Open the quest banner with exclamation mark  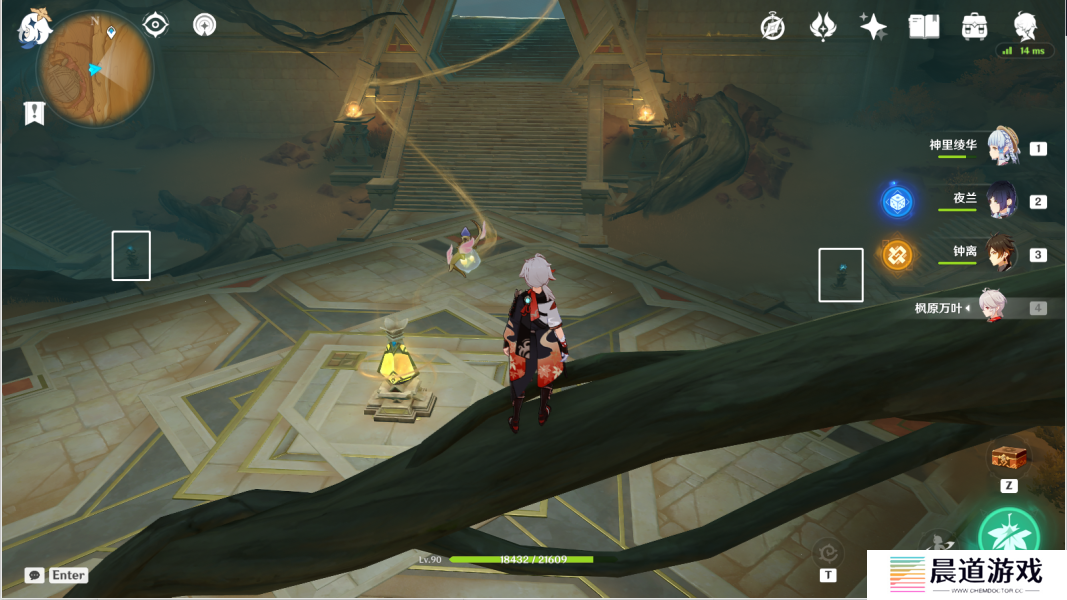[x=35, y=113]
